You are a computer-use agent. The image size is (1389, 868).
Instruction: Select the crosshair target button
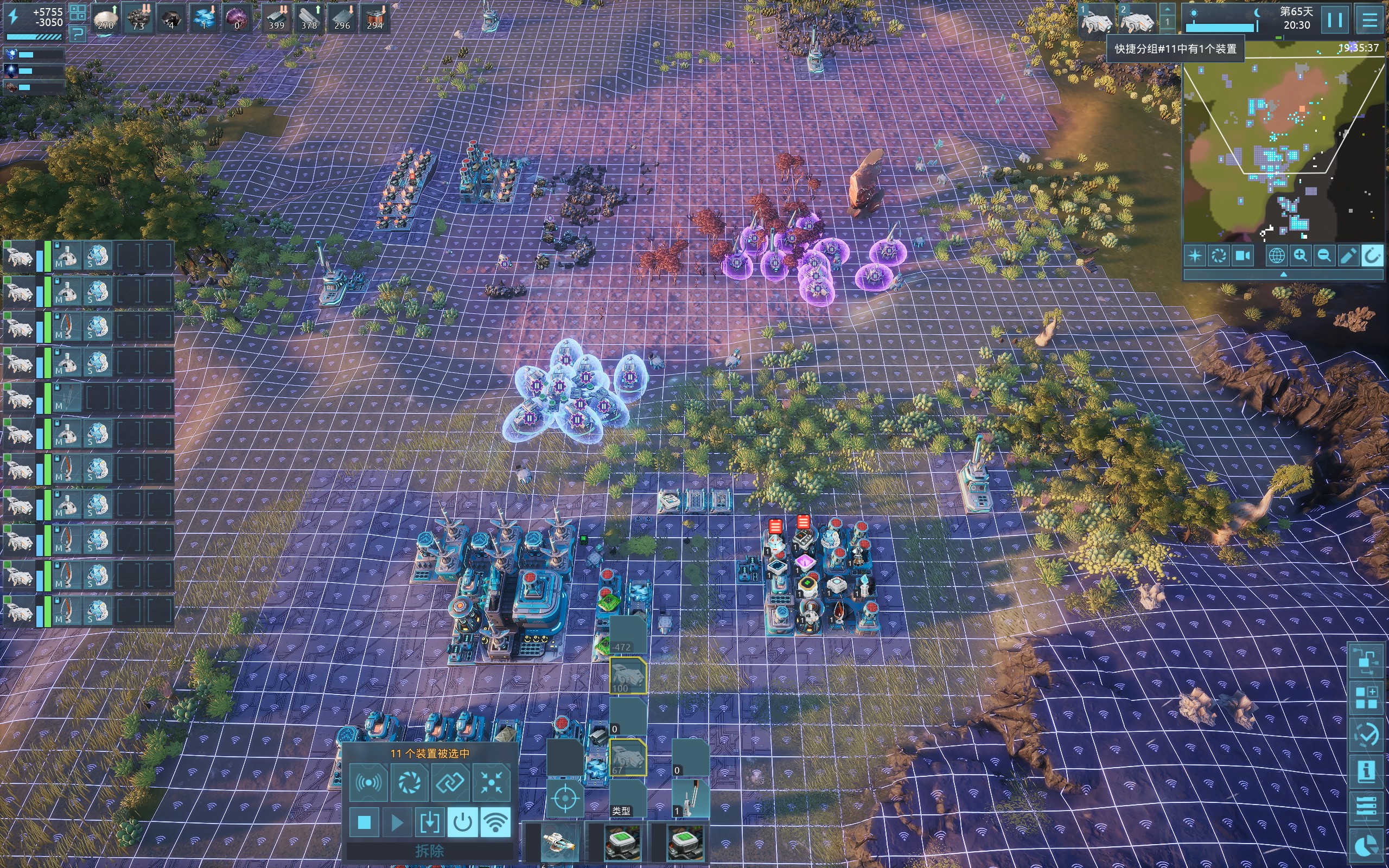click(565, 798)
